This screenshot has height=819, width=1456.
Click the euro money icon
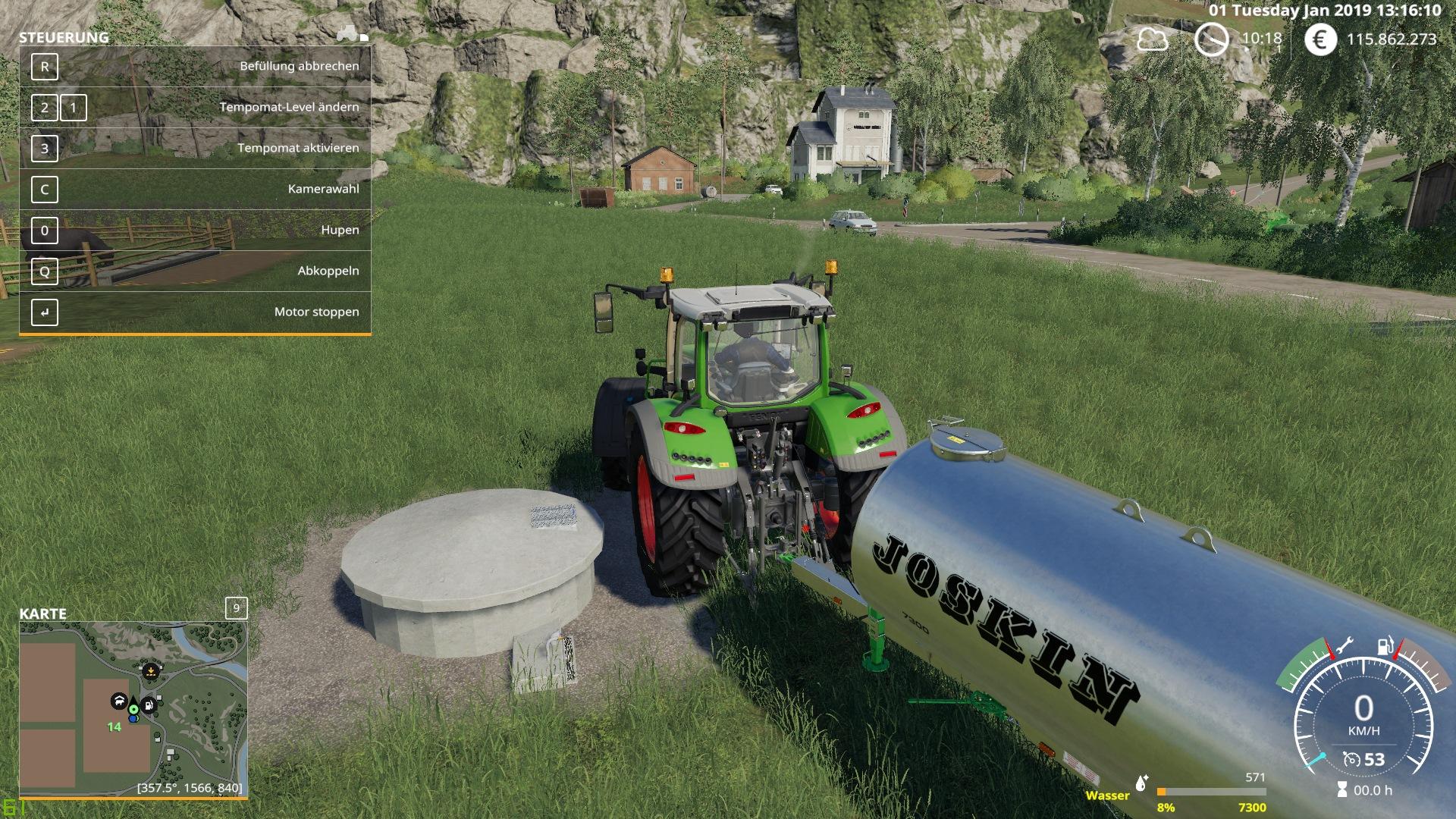tap(1320, 39)
